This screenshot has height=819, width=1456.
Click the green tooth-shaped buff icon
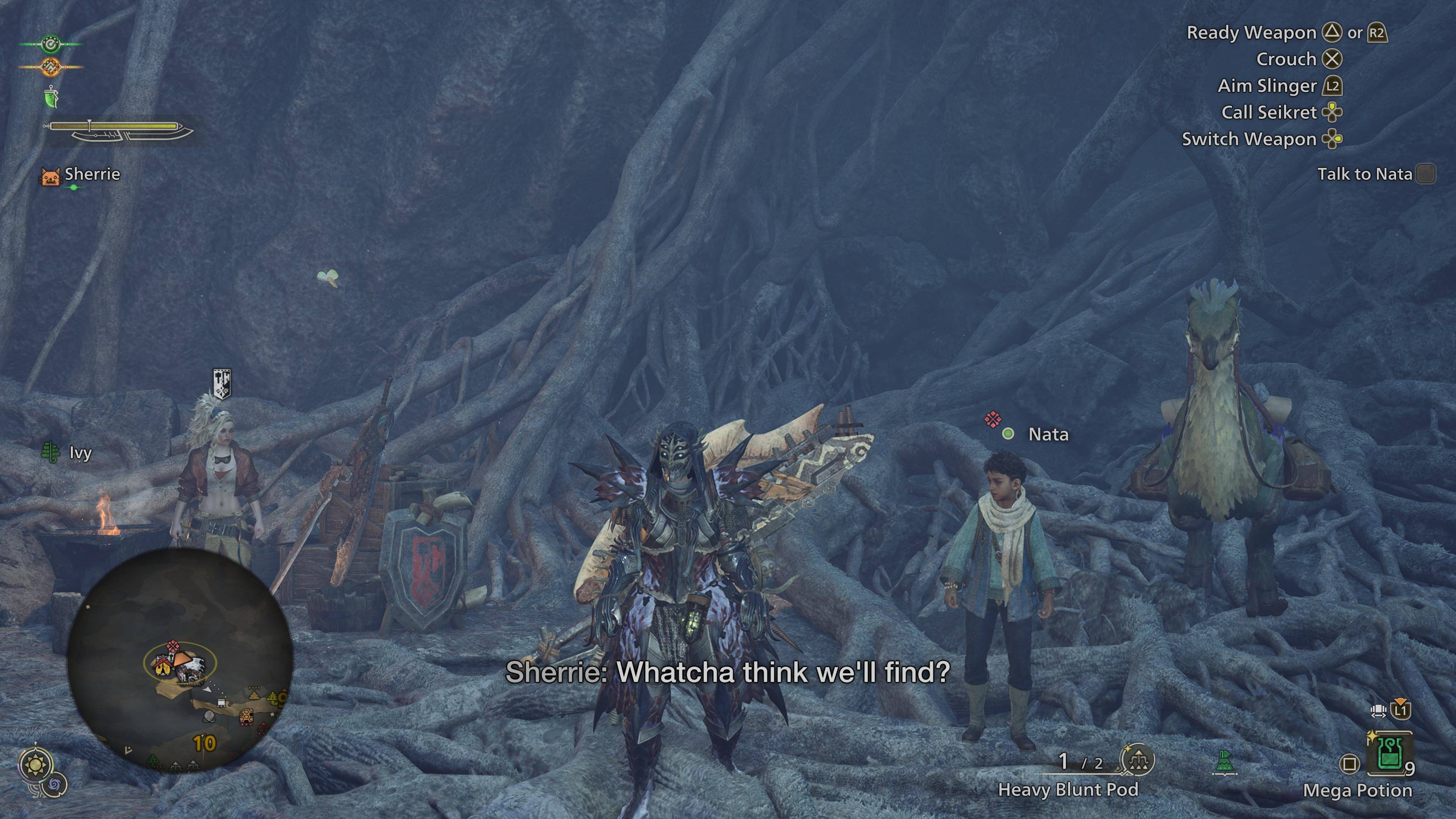pos(52,97)
